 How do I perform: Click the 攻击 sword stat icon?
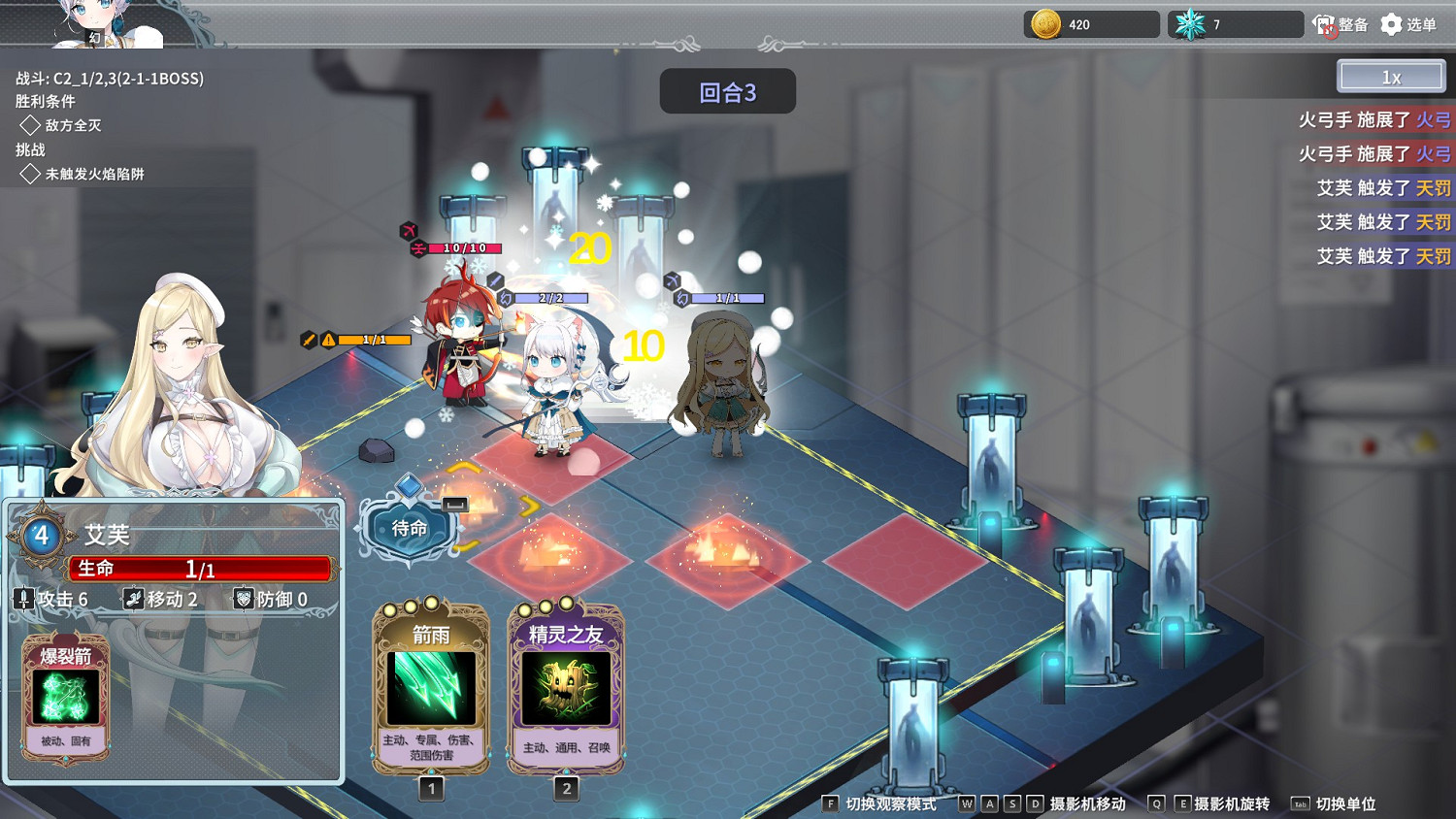(x=23, y=599)
